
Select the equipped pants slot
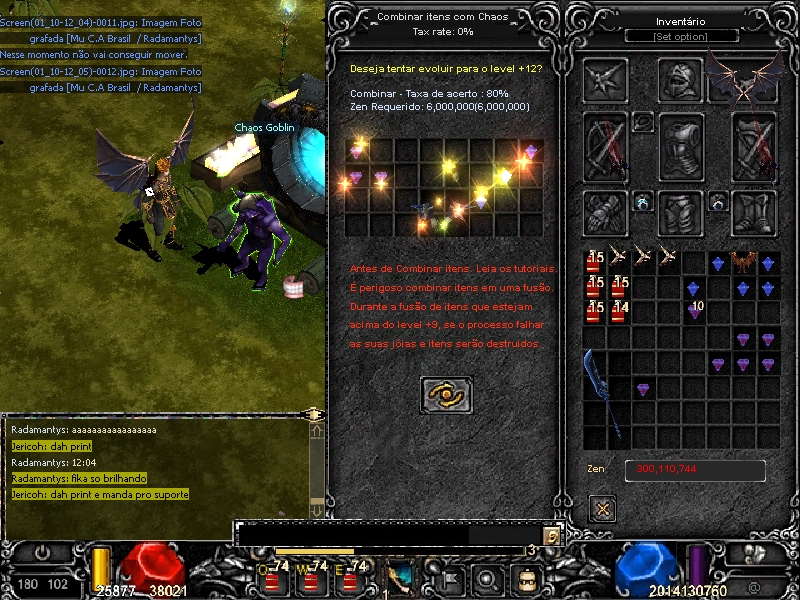pyautogui.click(x=681, y=212)
